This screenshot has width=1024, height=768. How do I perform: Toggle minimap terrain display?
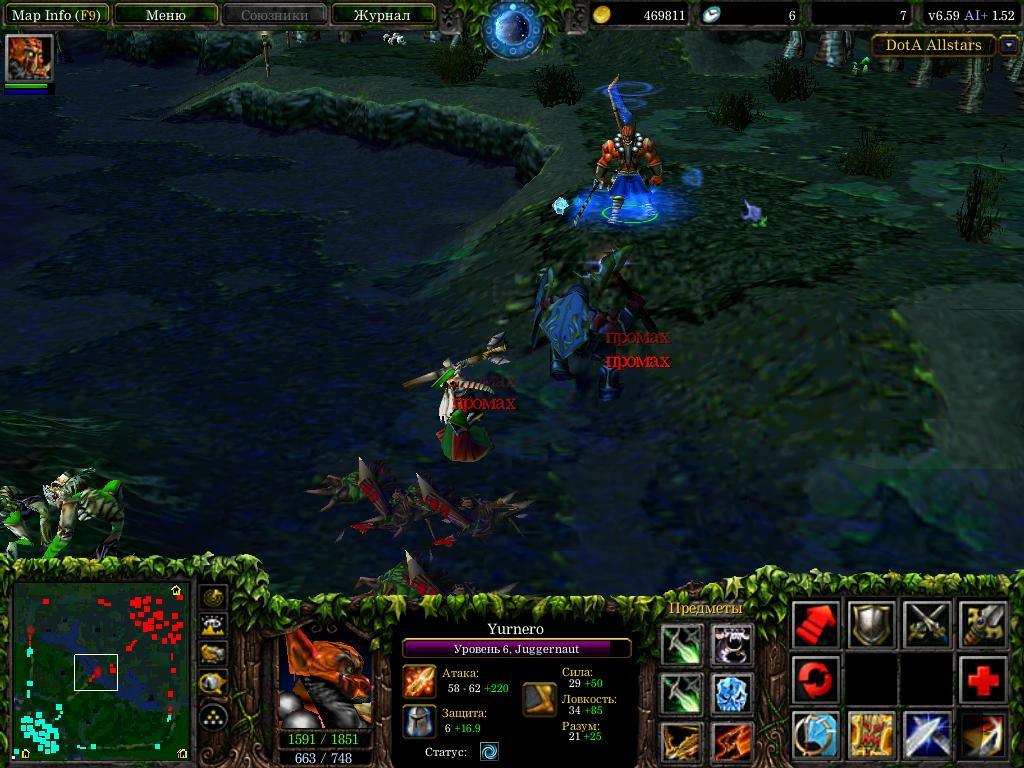[x=214, y=626]
